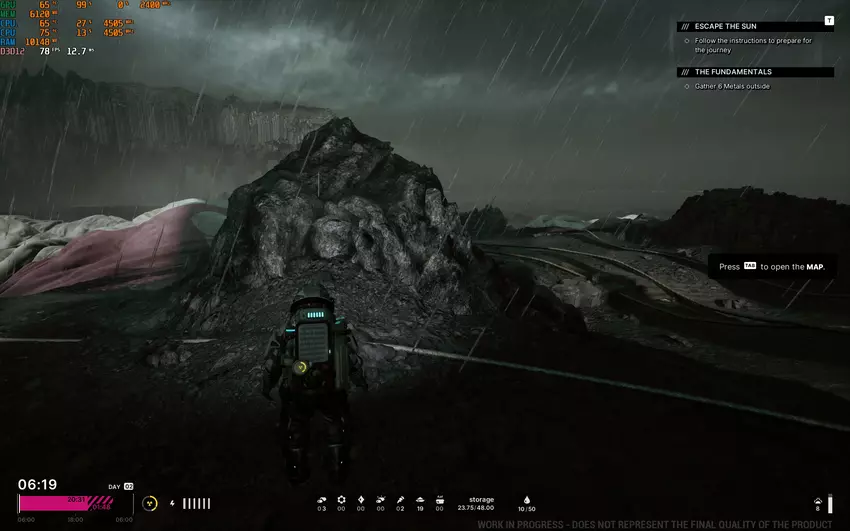This screenshot has height=531, width=850.
Task: Open the storage capacity indicator
Action: [x=481, y=502]
